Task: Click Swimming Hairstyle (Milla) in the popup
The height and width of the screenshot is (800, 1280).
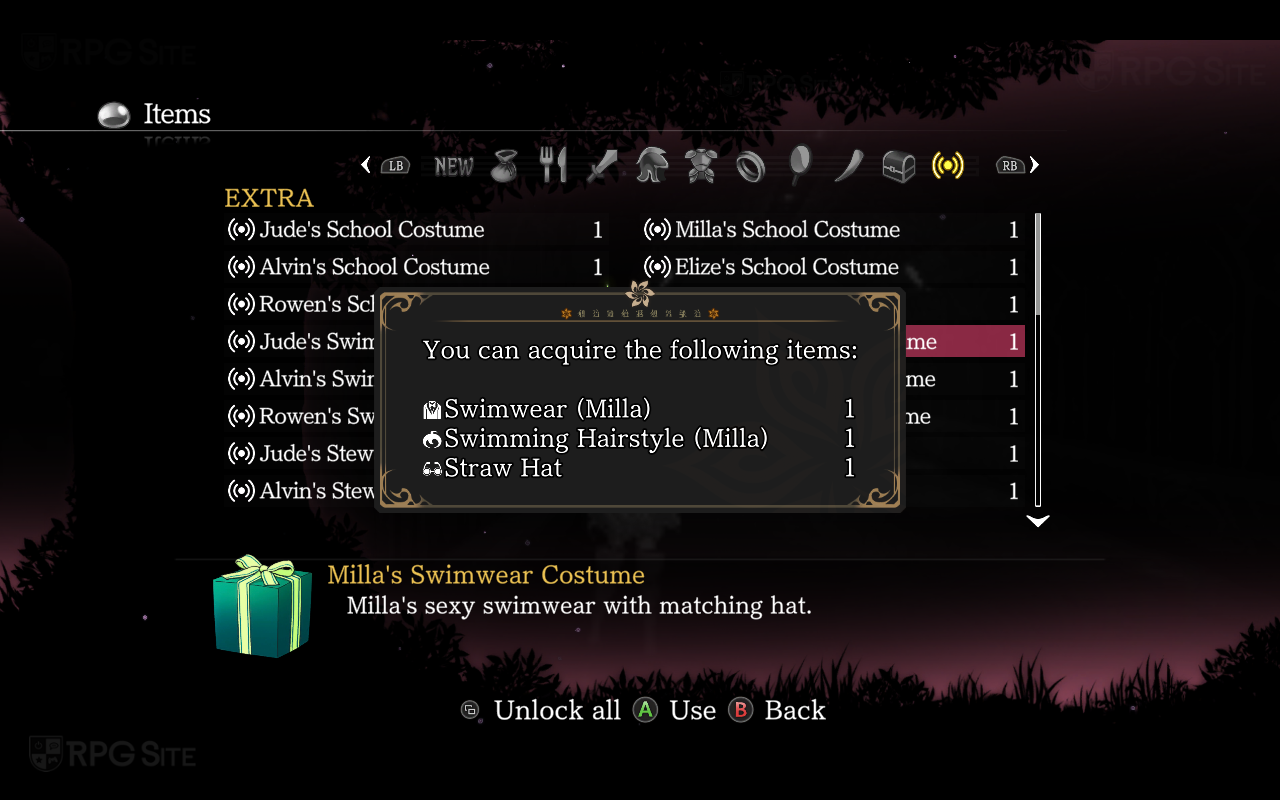Action: 606,438
